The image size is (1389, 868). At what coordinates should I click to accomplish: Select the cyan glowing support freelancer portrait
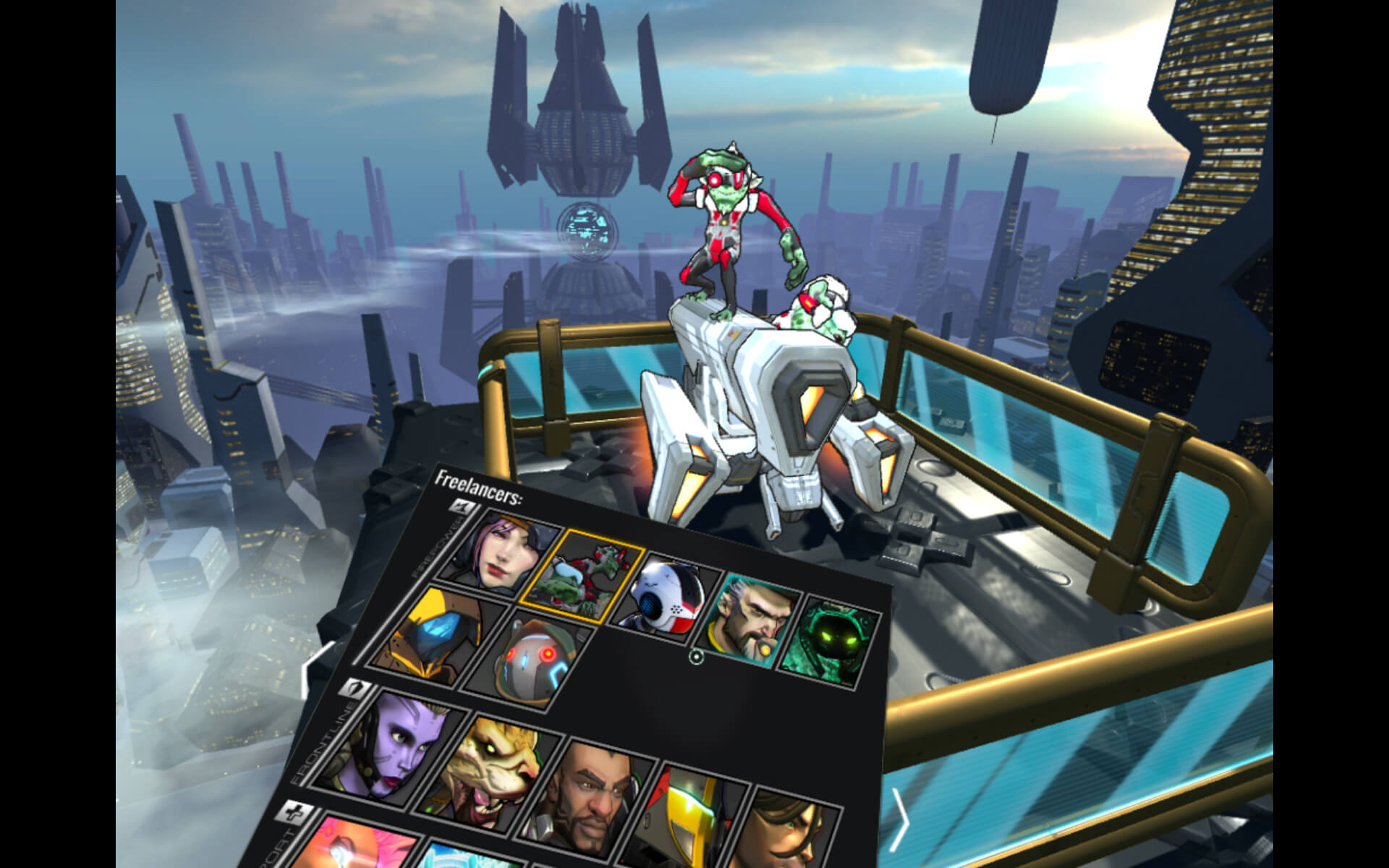pos(463,857)
